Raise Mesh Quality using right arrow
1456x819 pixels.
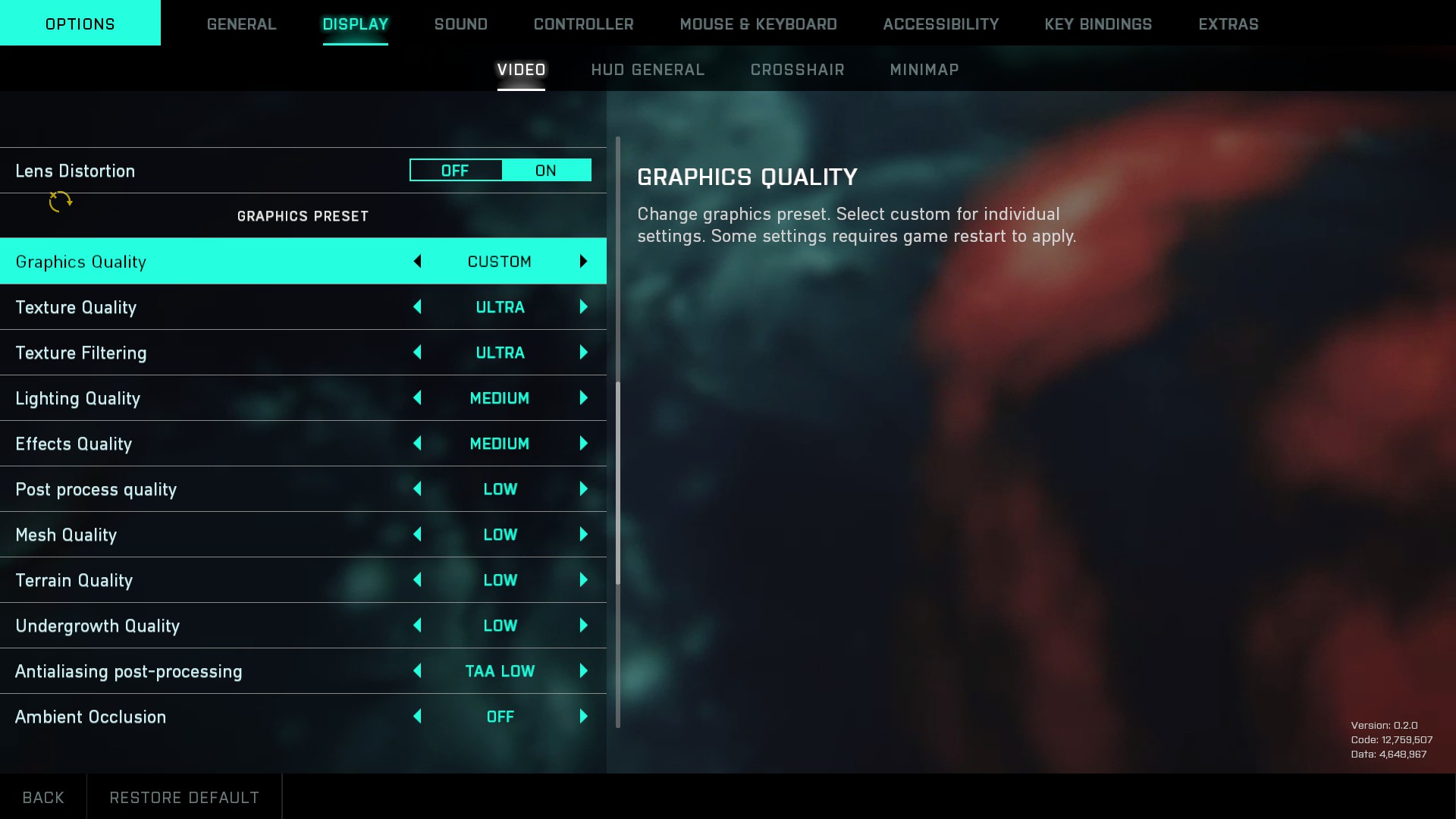point(583,535)
